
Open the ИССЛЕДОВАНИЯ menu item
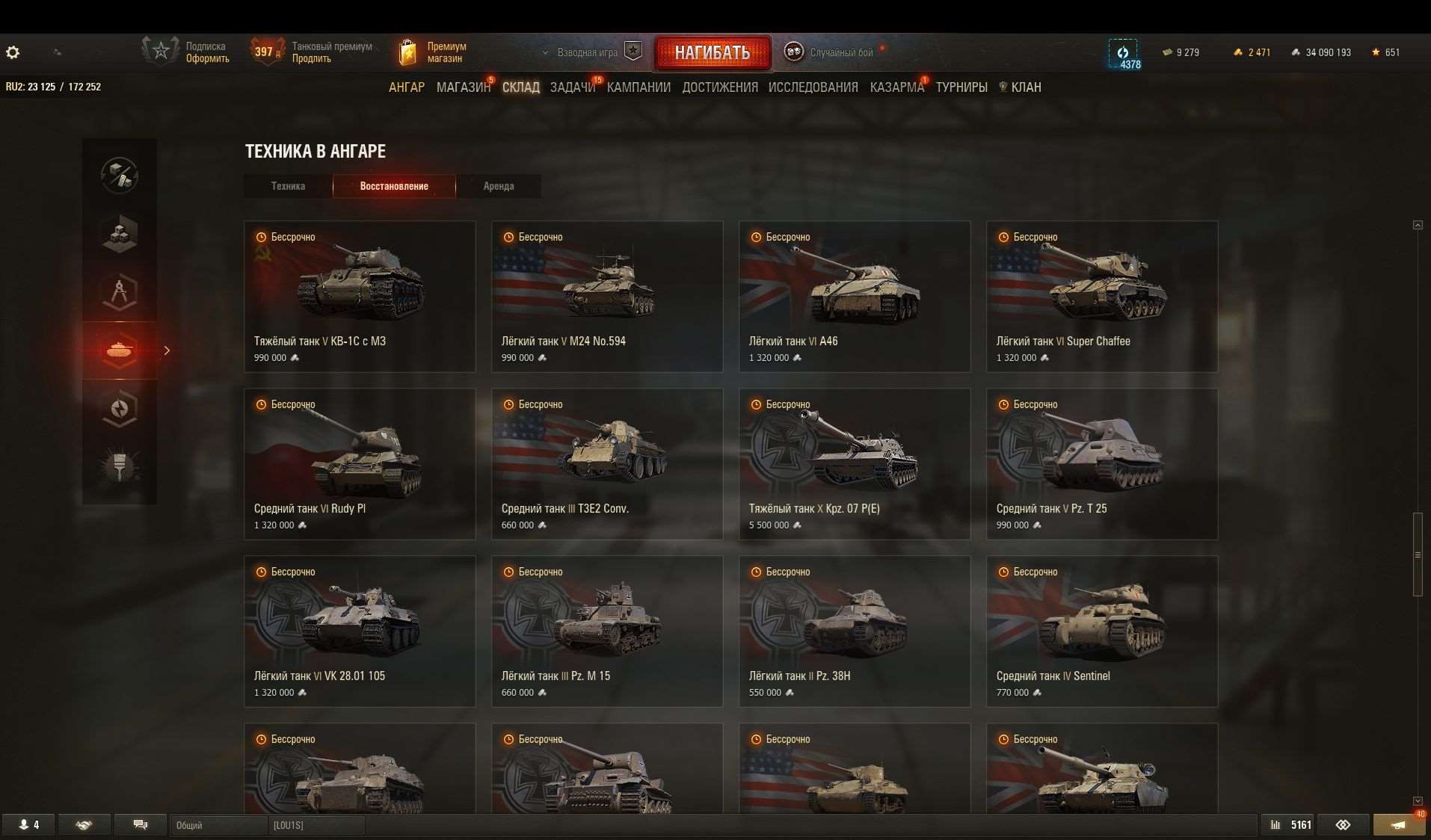point(813,87)
